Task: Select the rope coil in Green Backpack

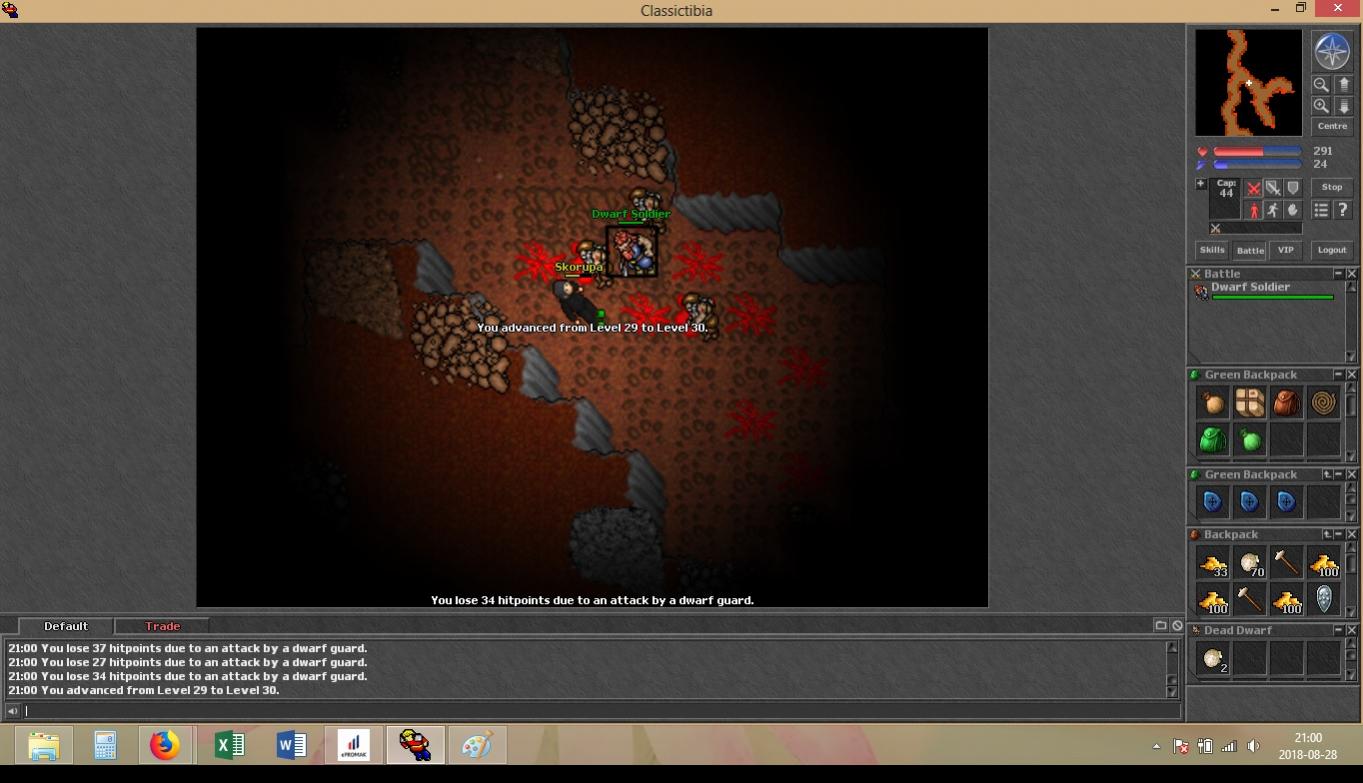Action: [1323, 402]
